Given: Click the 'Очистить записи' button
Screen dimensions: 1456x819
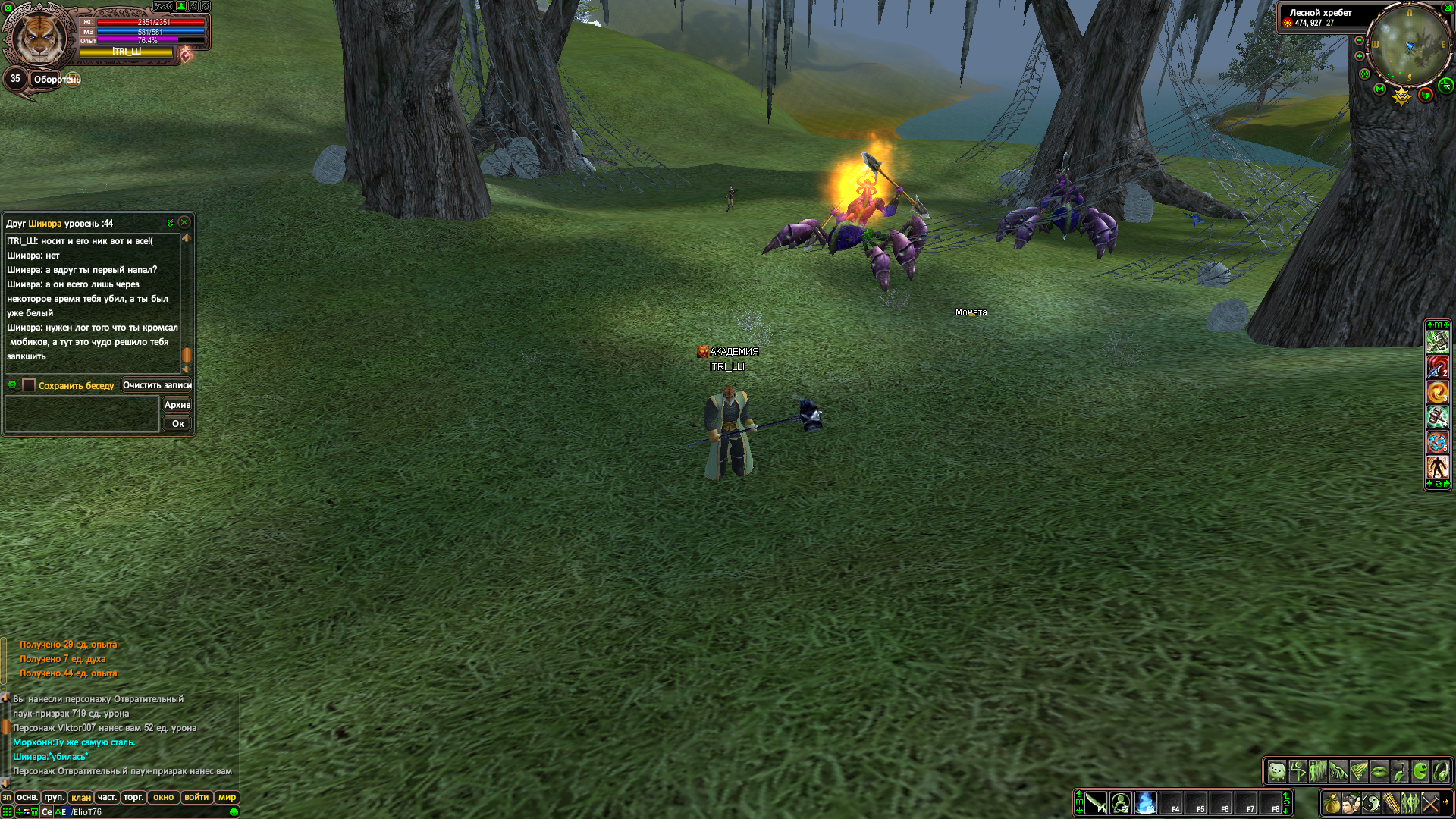Looking at the screenshot, I should [x=157, y=385].
